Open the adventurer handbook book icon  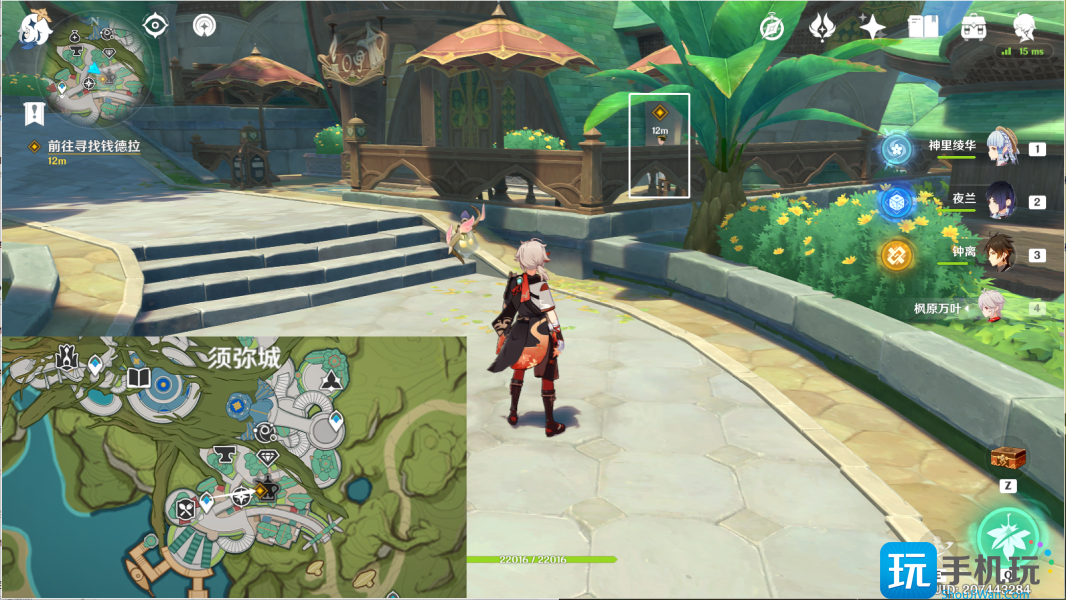tap(922, 28)
